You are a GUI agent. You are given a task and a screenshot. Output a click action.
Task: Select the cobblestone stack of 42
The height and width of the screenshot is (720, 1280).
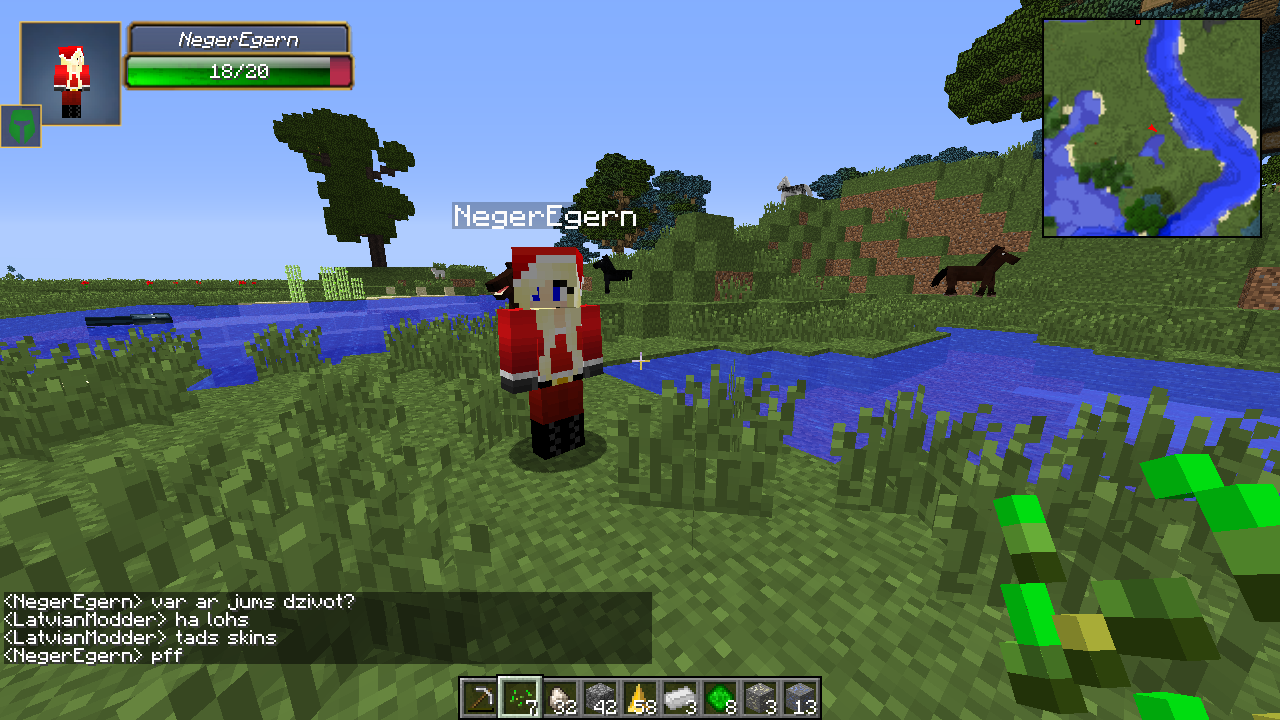[600, 697]
